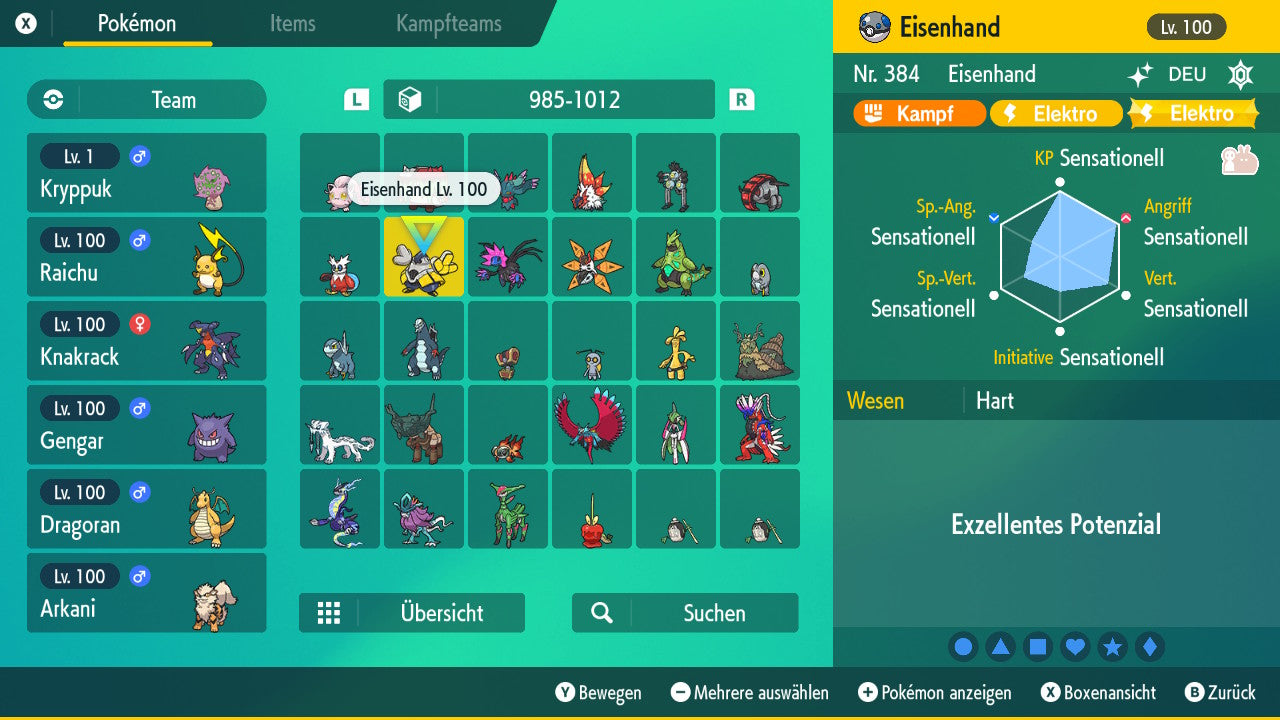Screen dimensions: 1280x720
Task: Click the yellow Elektro Tera type badge
Action: coord(1196,113)
